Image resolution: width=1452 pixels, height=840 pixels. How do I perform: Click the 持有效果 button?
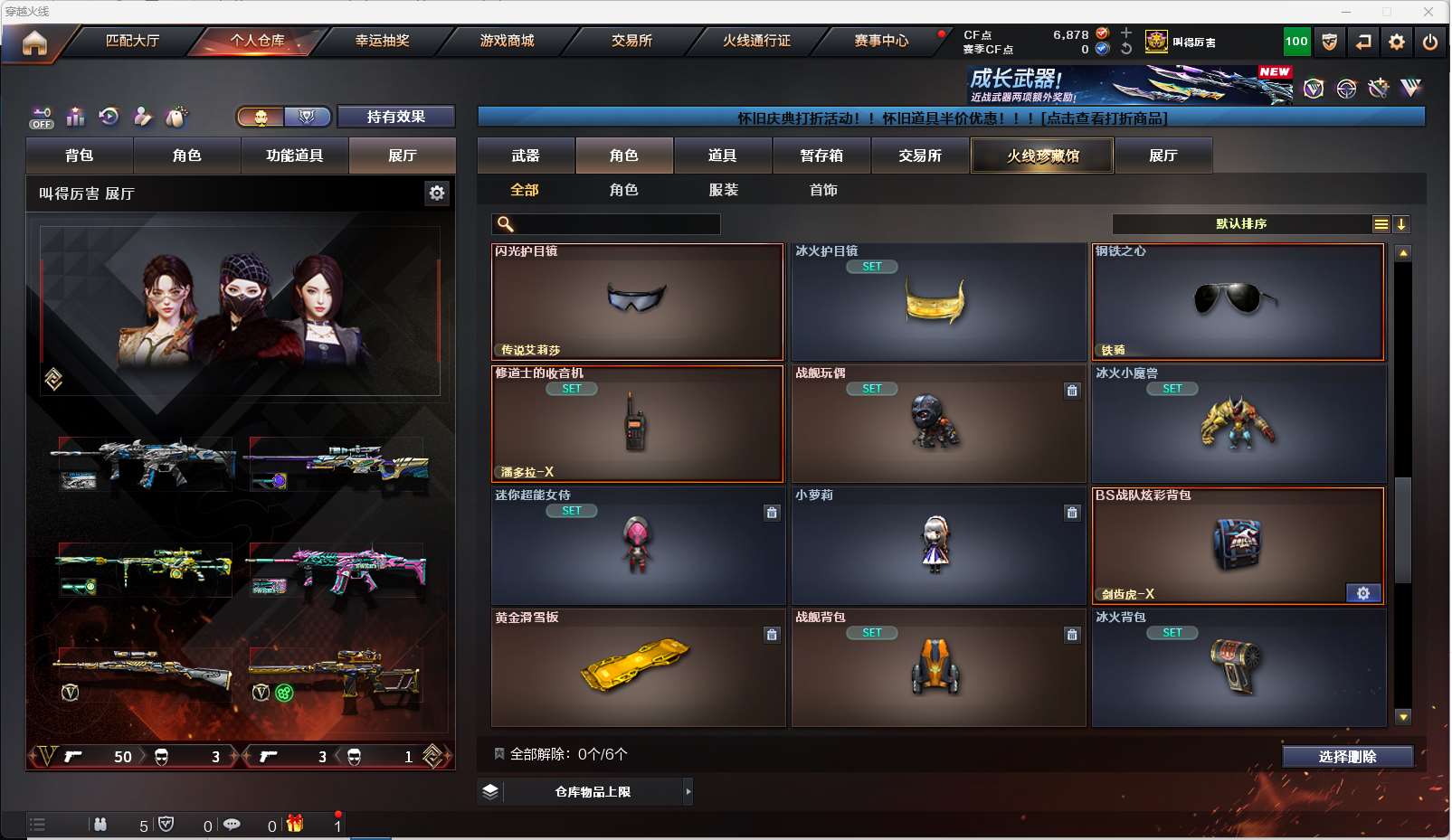click(x=395, y=117)
